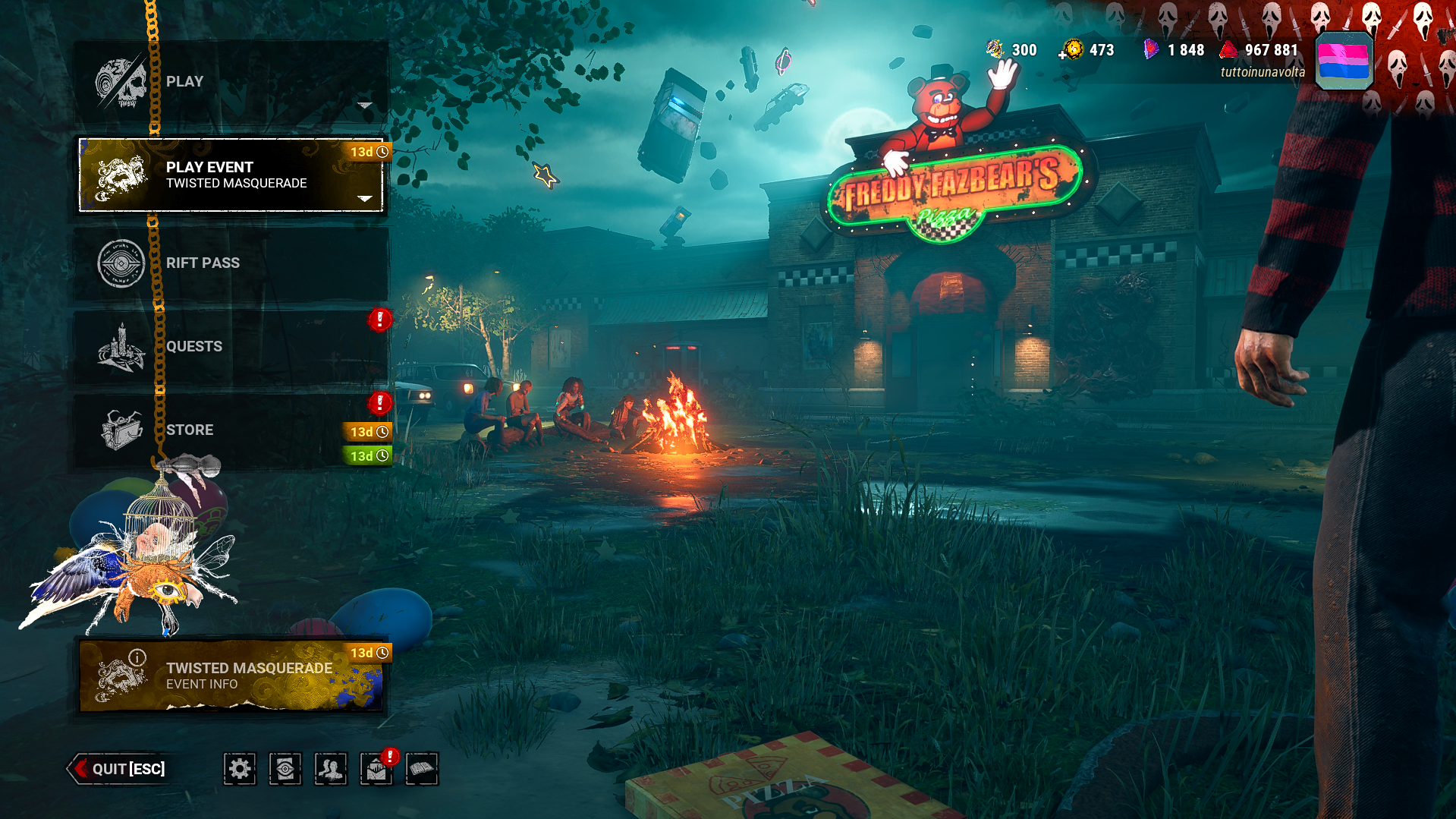Open the eye card icon button

[x=285, y=769]
